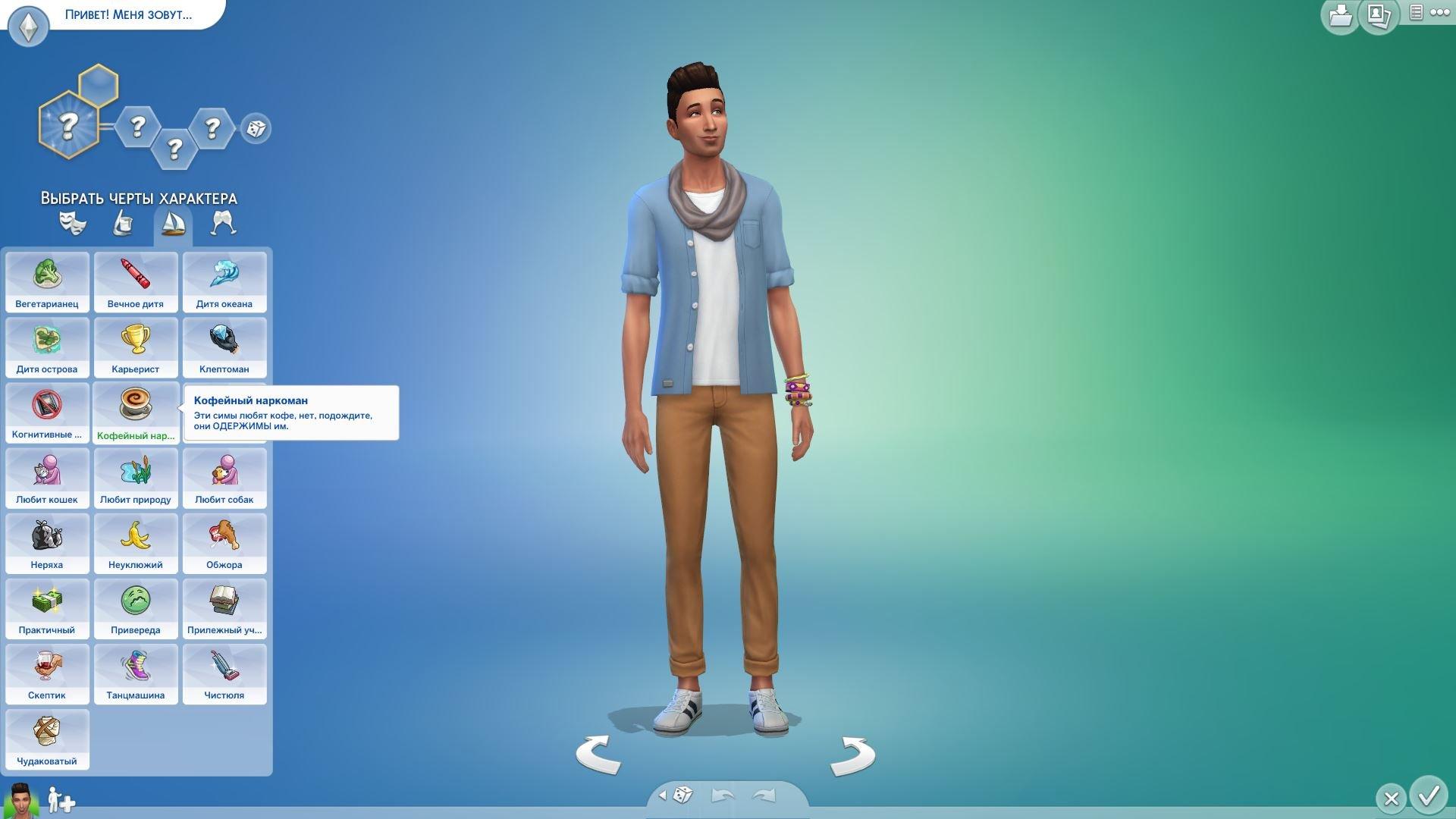Confirm the sim with the green checkmark

1429,795
